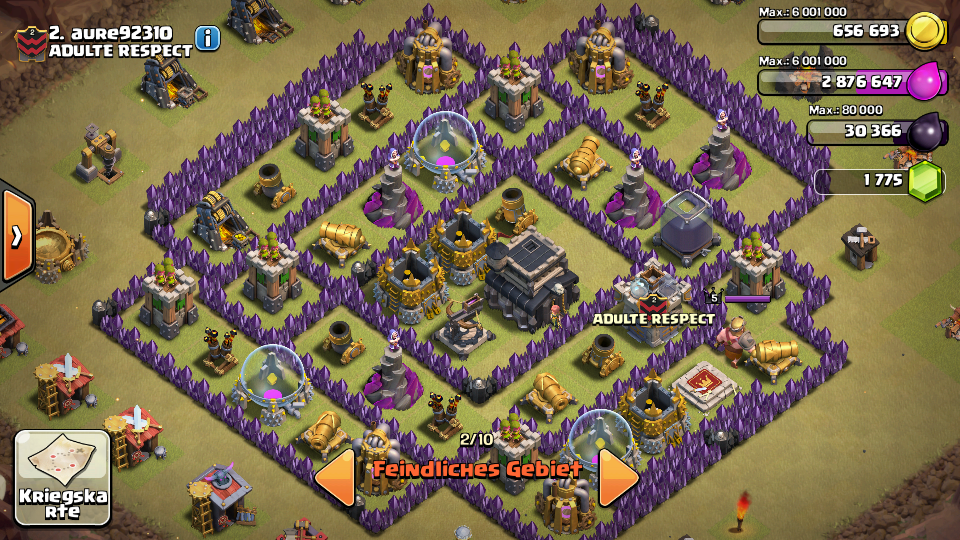The image size is (960, 540).
Task: Open the blue info button beside the player name
Action: pyautogui.click(x=207, y=38)
